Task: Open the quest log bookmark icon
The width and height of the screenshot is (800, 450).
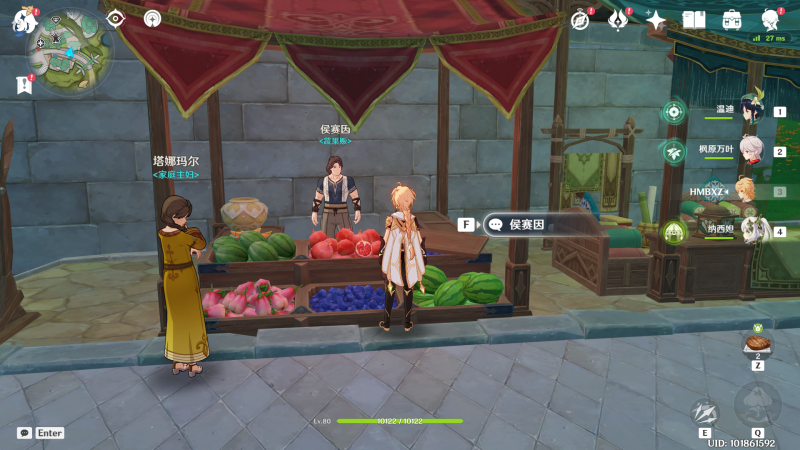Action: pyautogui.click(x=24, y=86)
